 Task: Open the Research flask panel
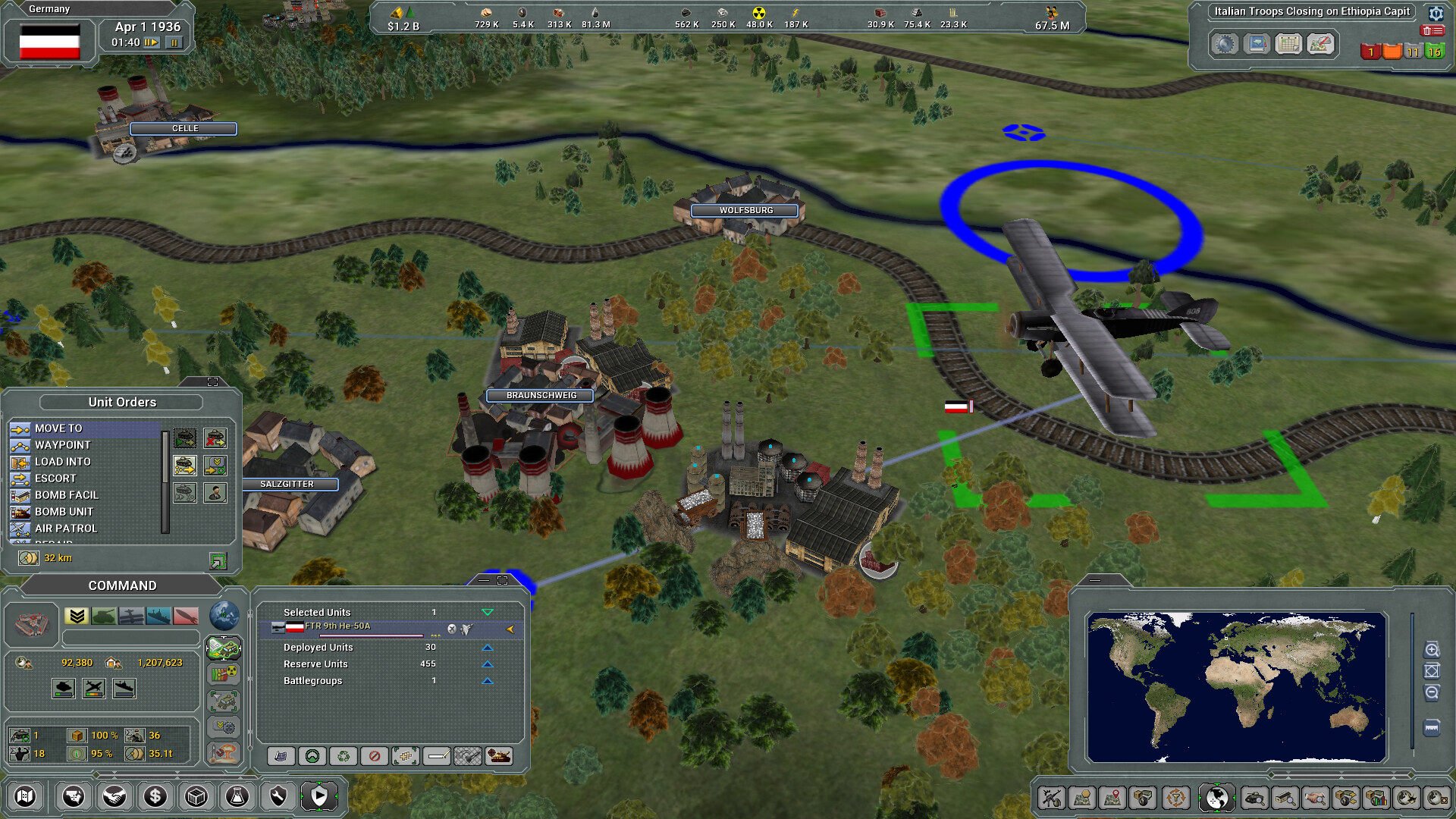click(236, 796)
